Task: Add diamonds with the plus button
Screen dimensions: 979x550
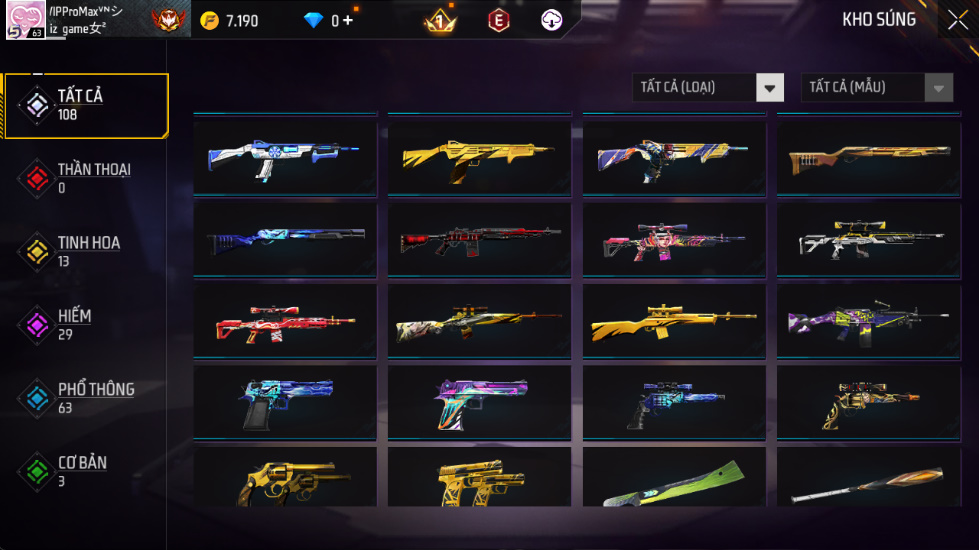Action: coord(348,20)
